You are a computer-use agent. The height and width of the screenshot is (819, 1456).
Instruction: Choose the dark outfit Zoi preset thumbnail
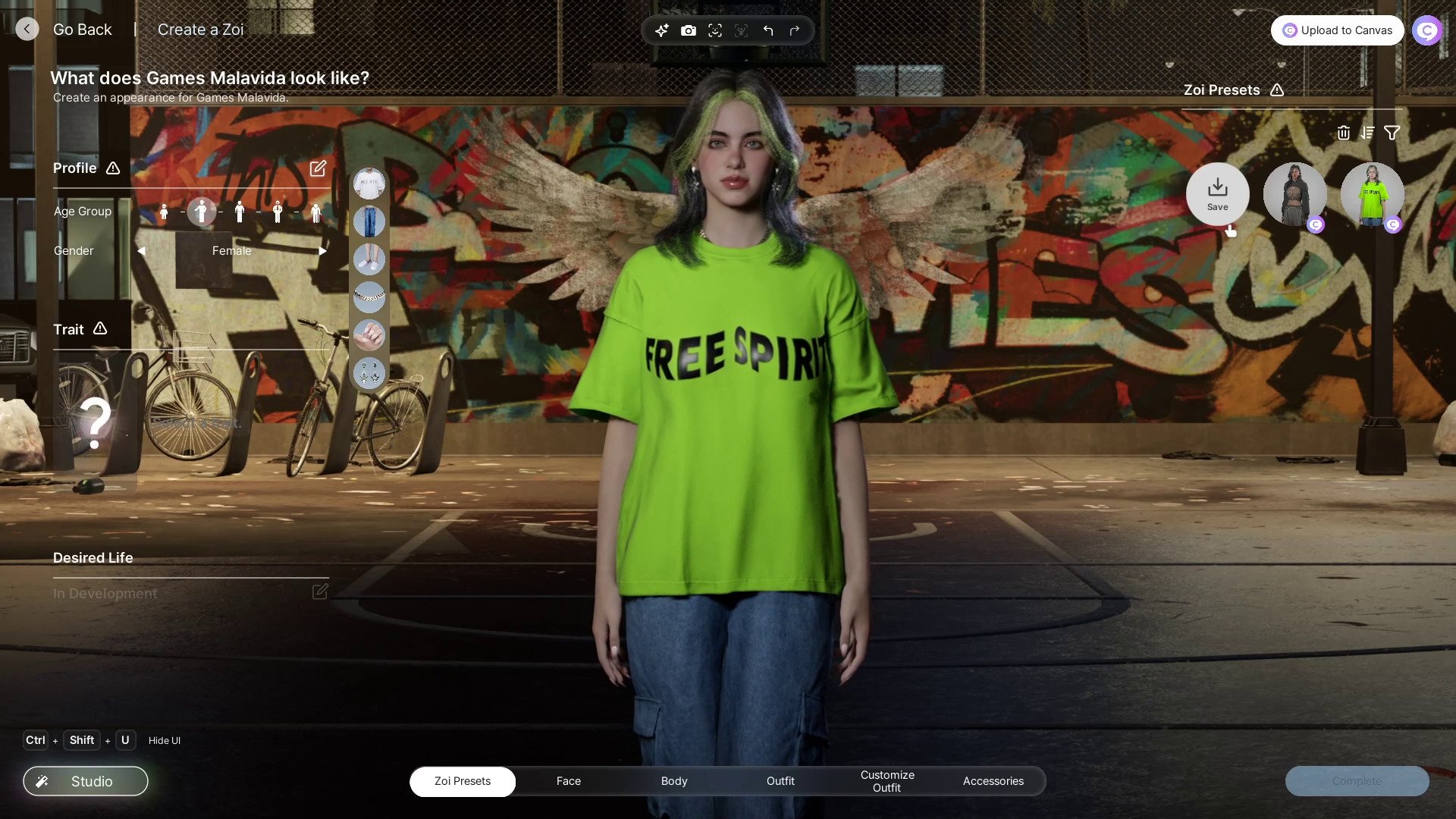point(1294,195)
